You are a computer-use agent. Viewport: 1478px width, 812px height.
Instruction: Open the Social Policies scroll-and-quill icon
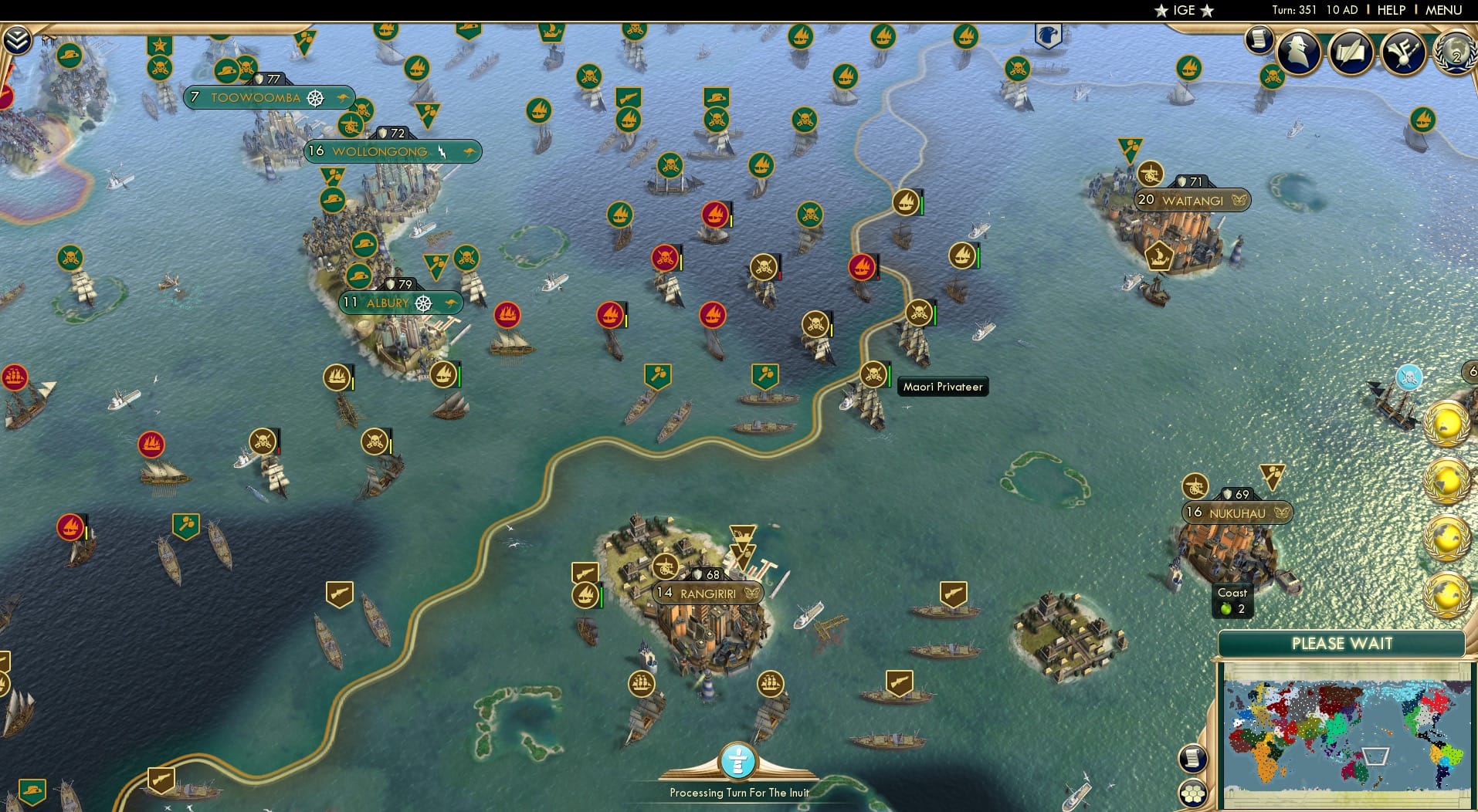(1350, 52)
